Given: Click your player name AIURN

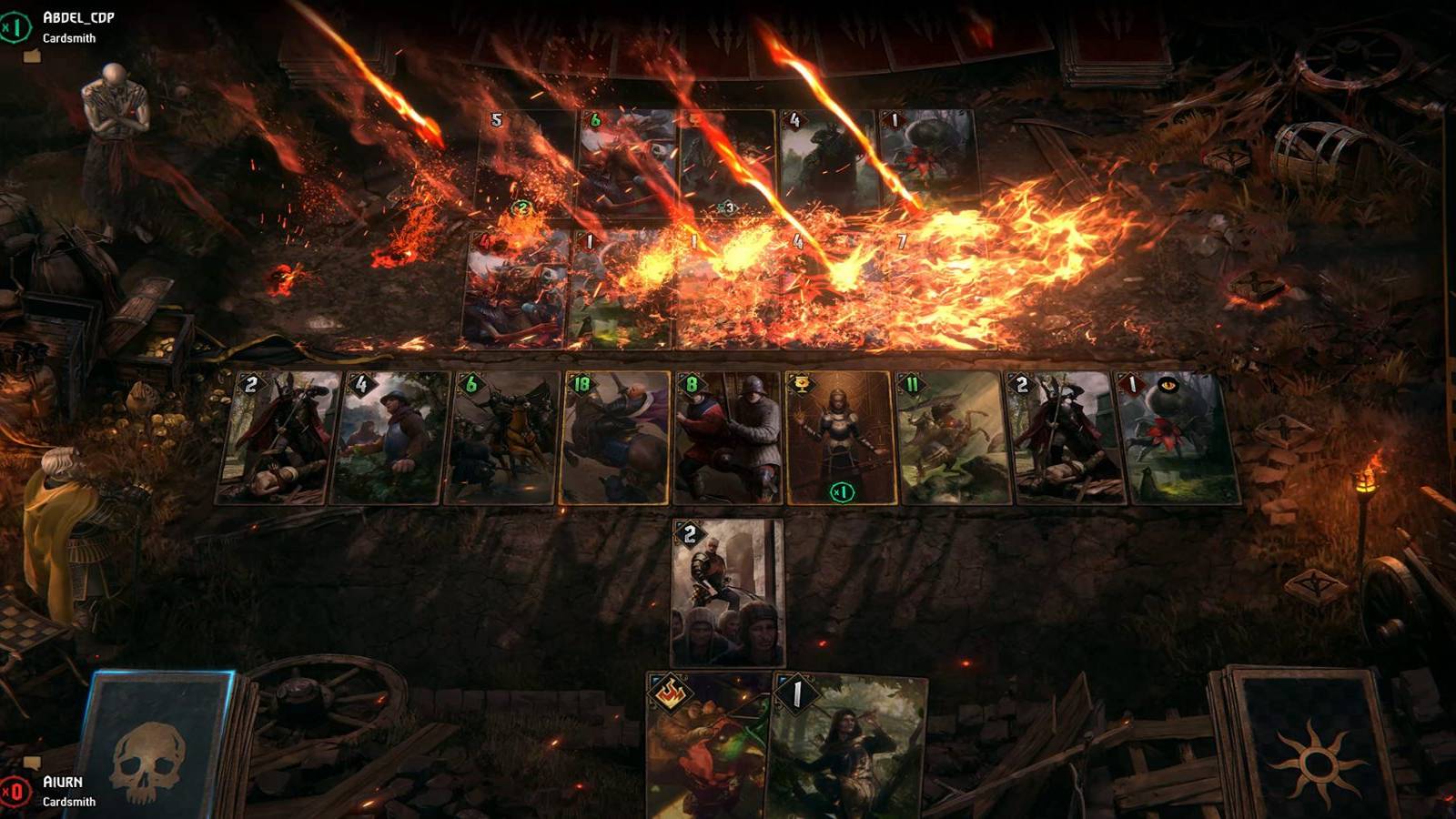Looking at the screenshot, I should click(64, 780).
